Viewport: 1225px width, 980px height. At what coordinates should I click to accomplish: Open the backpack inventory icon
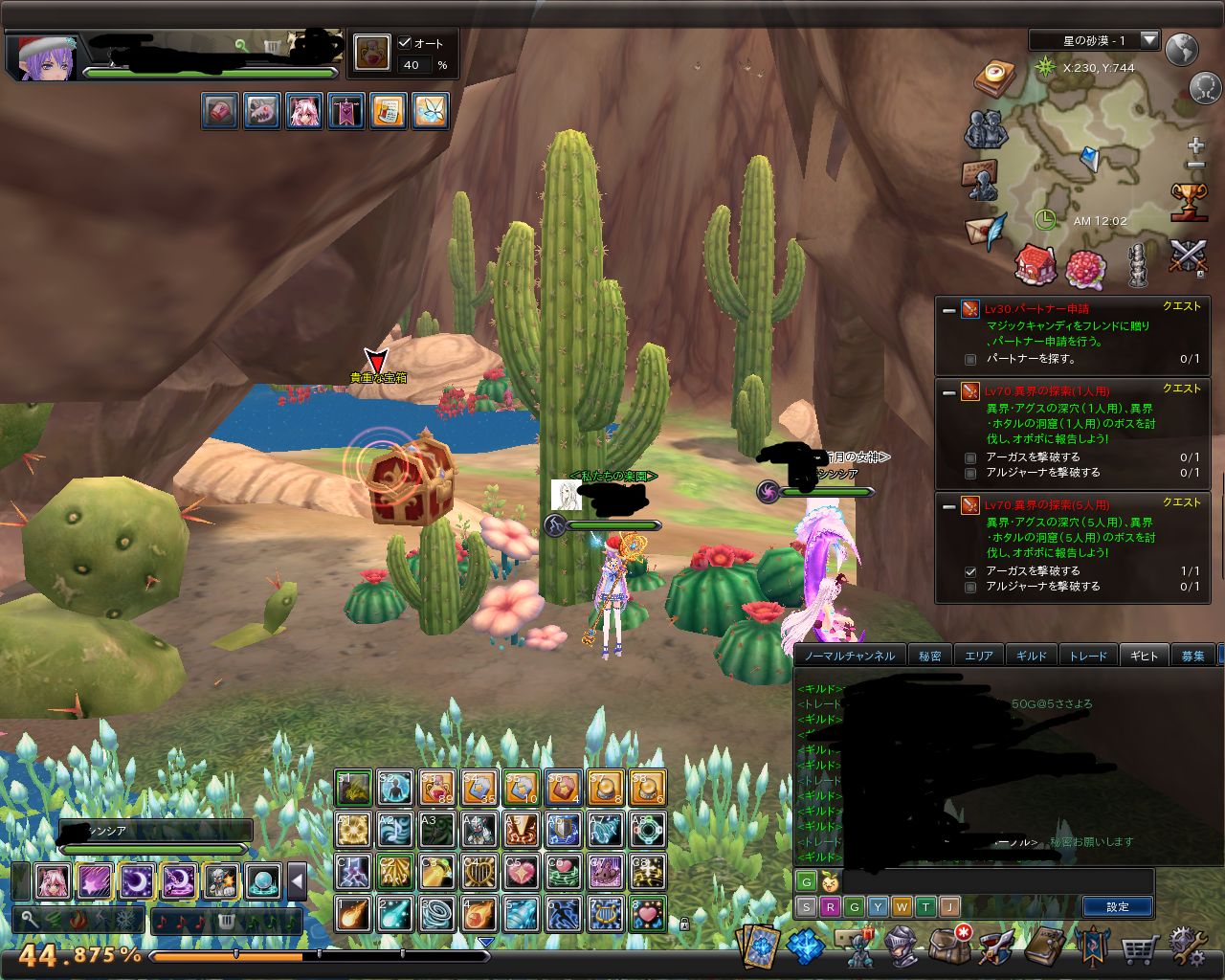coord(949,947)
